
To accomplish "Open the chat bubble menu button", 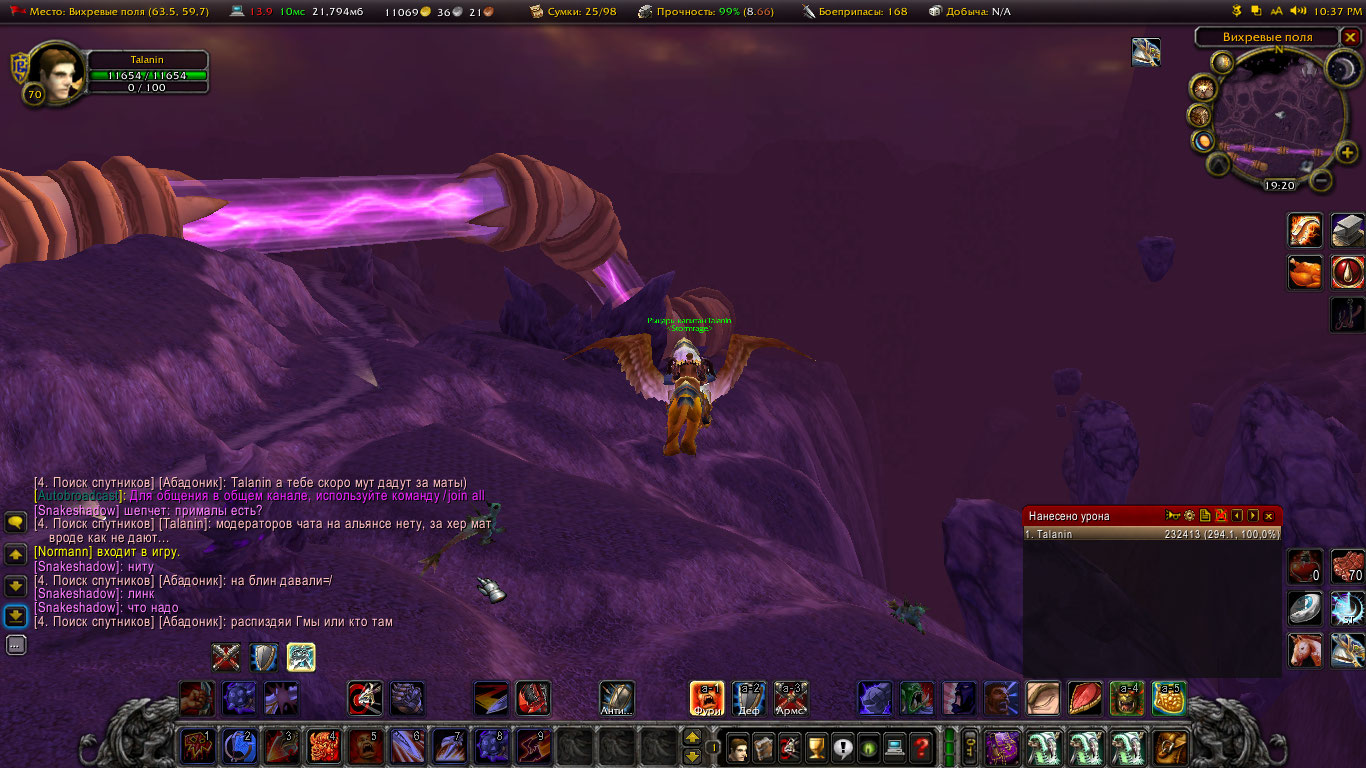I will pyautogui.click(x=16, y=522).
